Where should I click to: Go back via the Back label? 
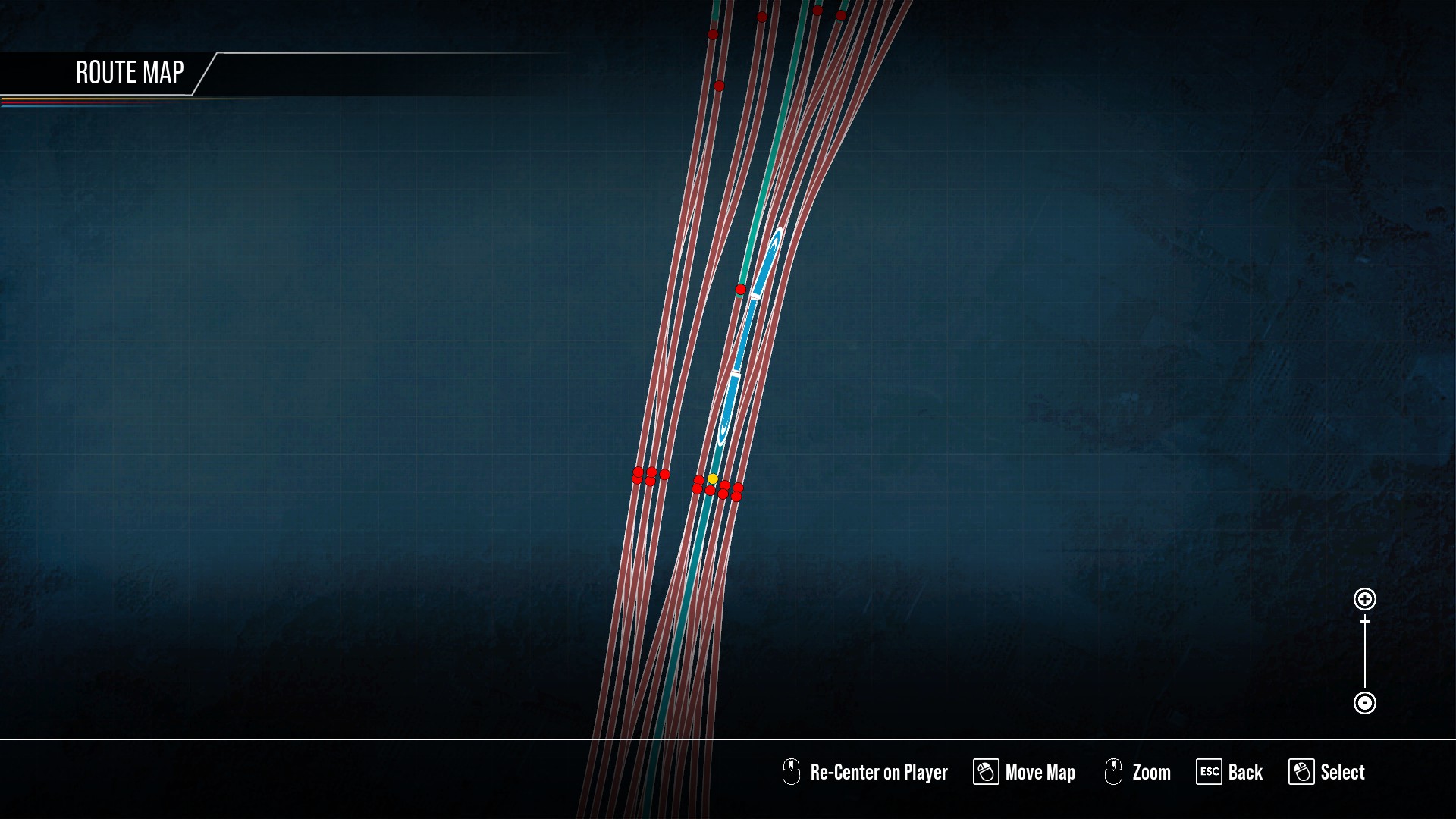pyautogui.click(x=1244, y=772)
